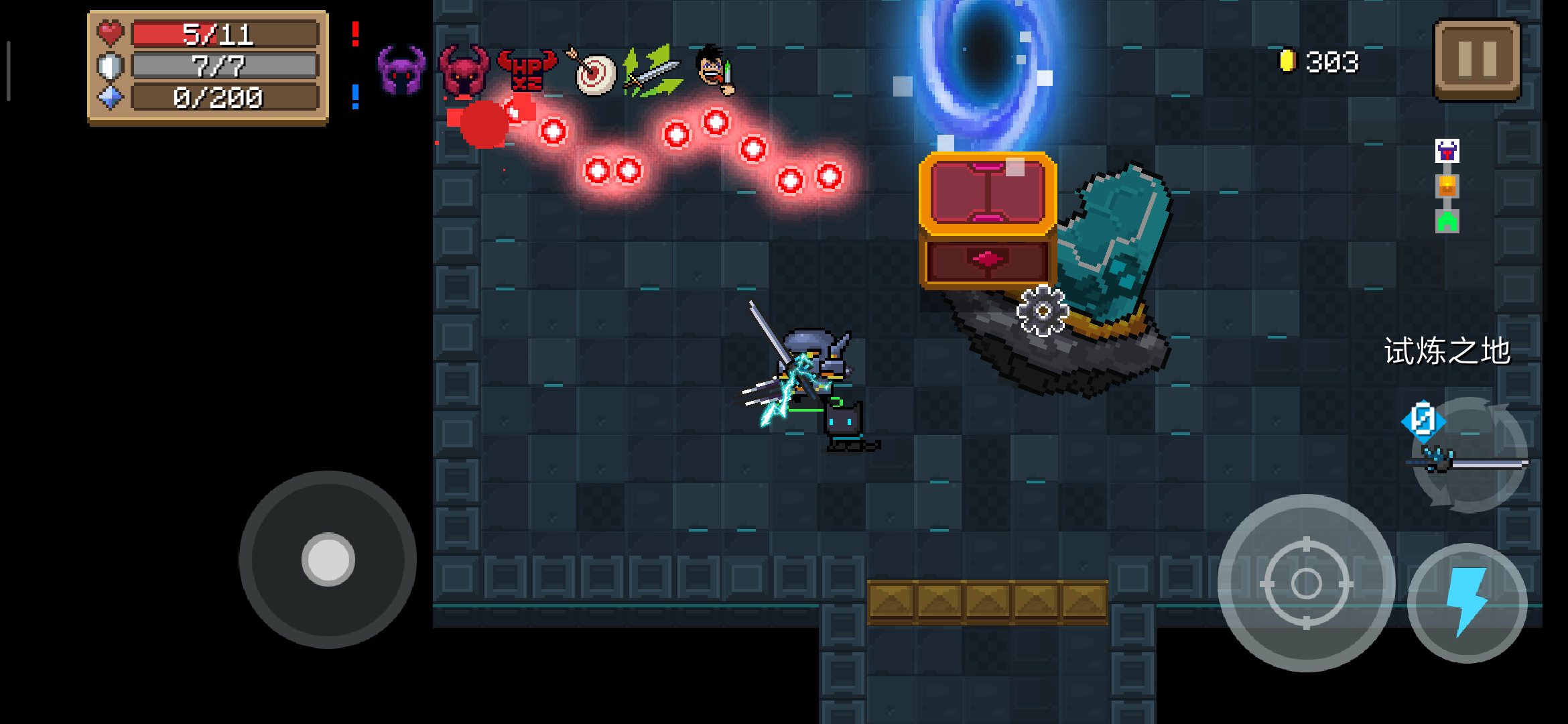Select the purple horned helmet buff icon
This screenshot has height=724, width=1568.
pos(401,70)
